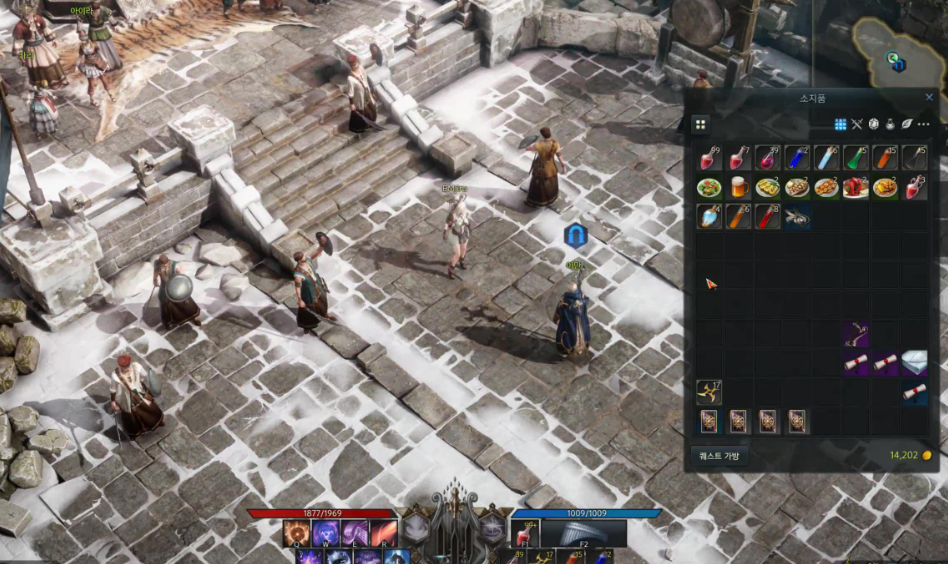
Task: Select the salad dish in inventory
Action: [x=709, y=187]
